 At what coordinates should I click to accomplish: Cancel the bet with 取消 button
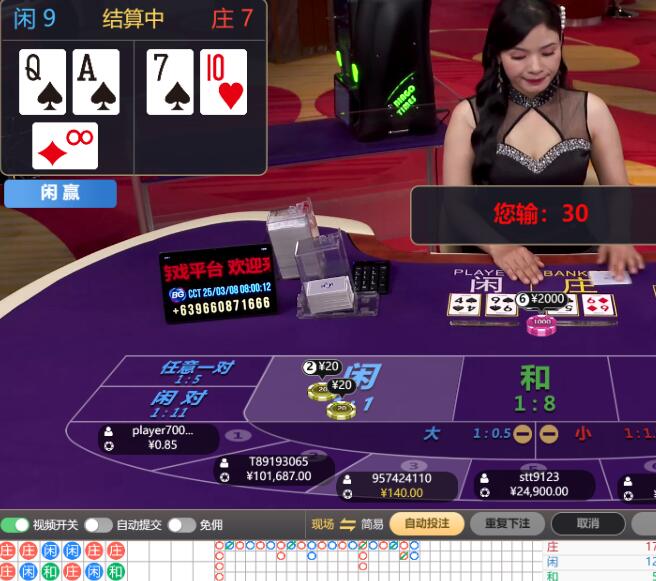(x=588, y=523)
